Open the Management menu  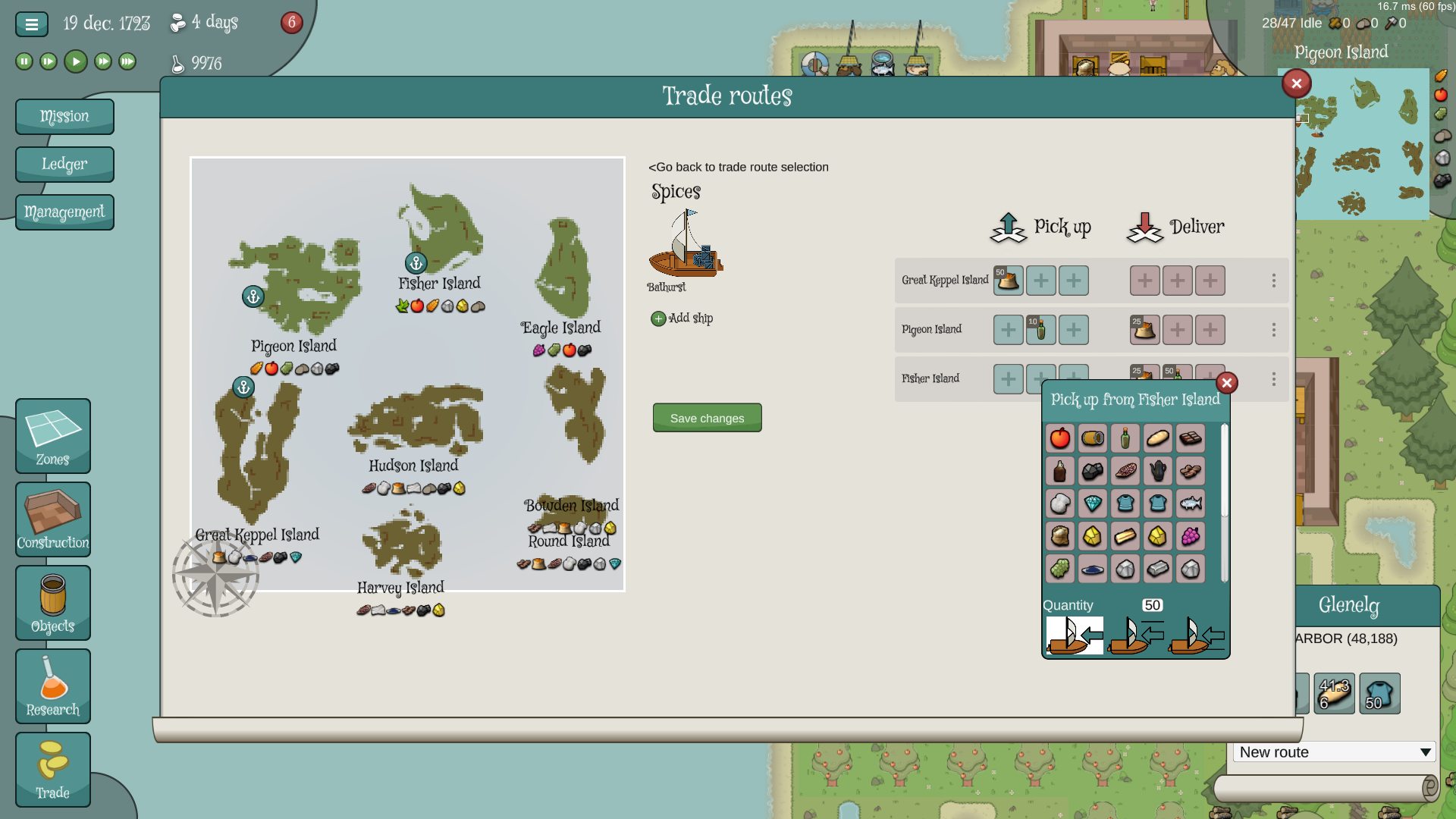[x=64, y=212]
